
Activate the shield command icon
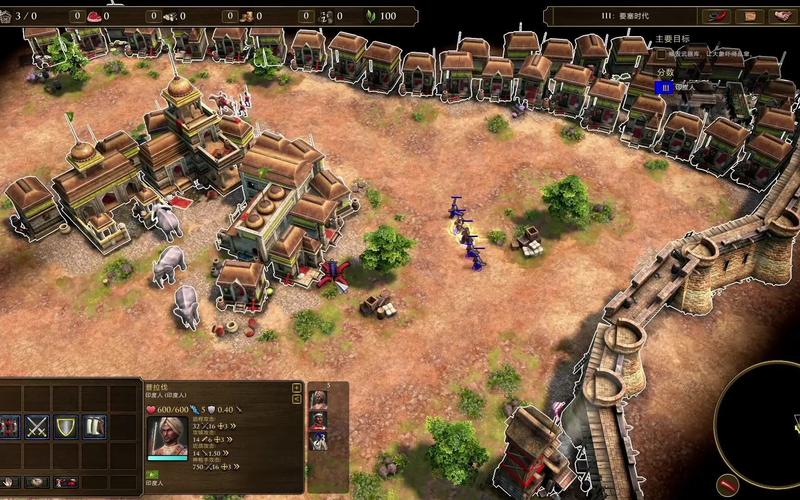pyautogui.click(x=66, y=427)
